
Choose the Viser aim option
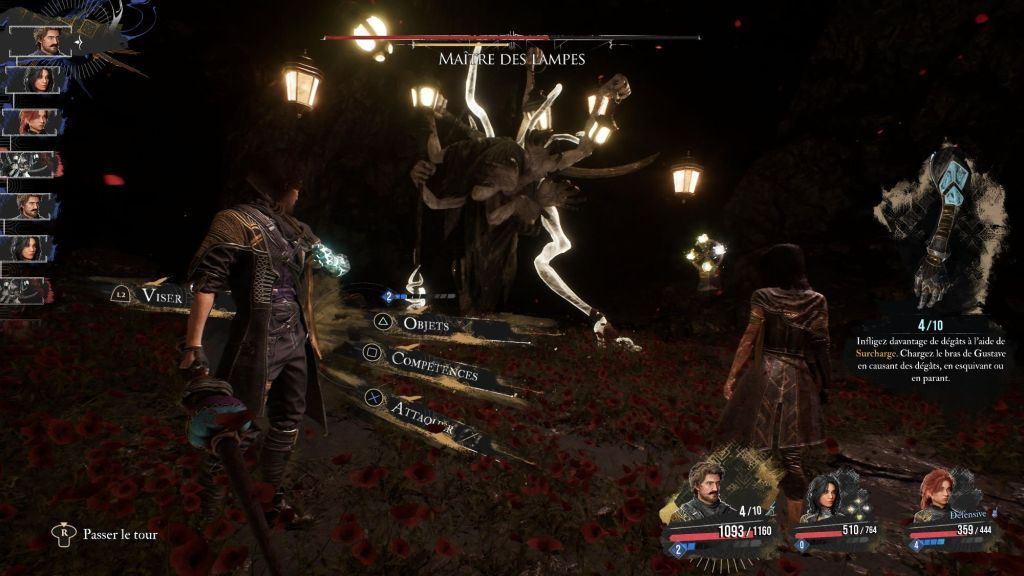coord(160,296)
